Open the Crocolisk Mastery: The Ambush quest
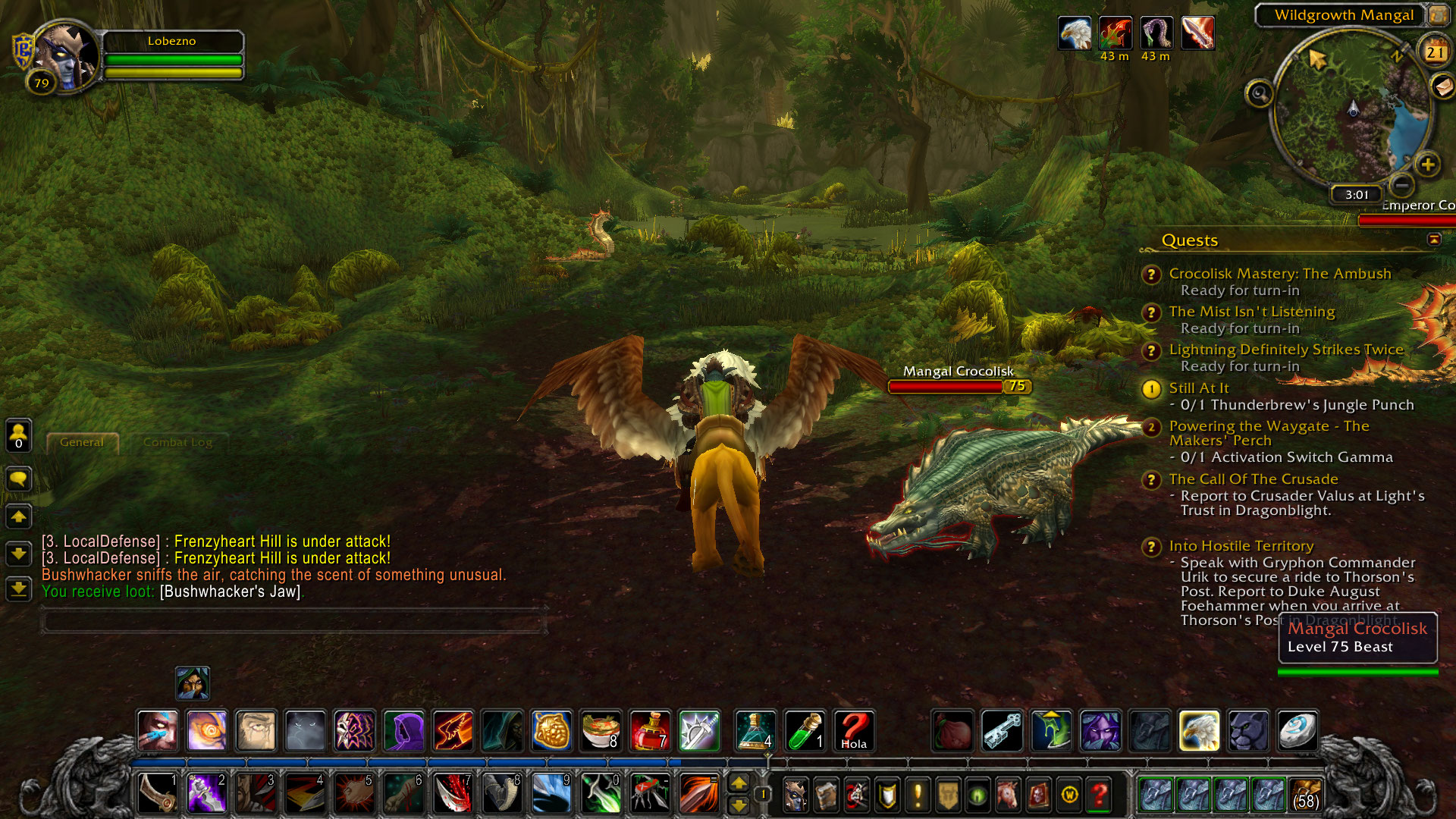 tap(1279, 274)
